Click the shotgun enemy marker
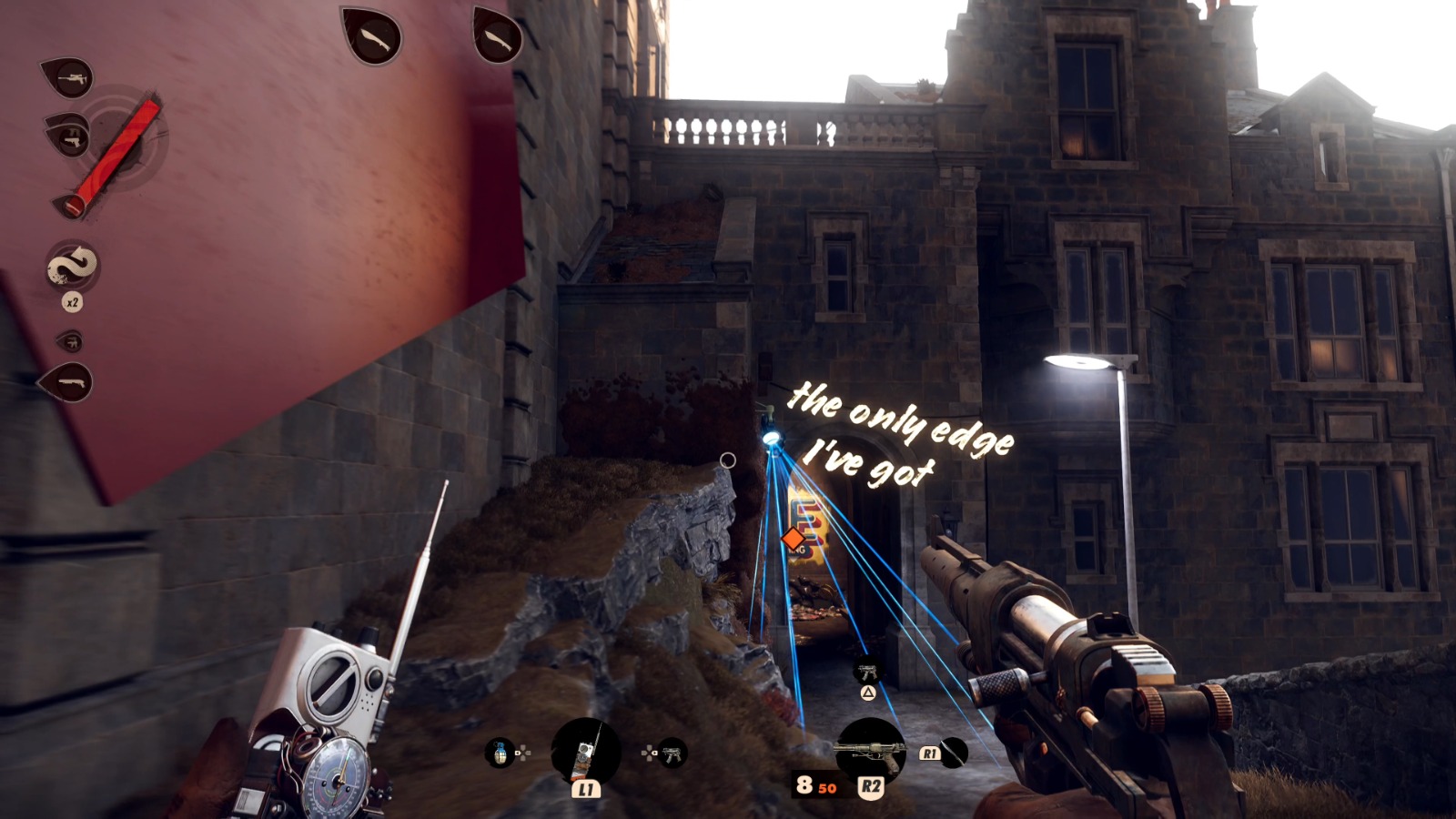The width and height of the screenshot is (1456, 819). tap(67, 383)
